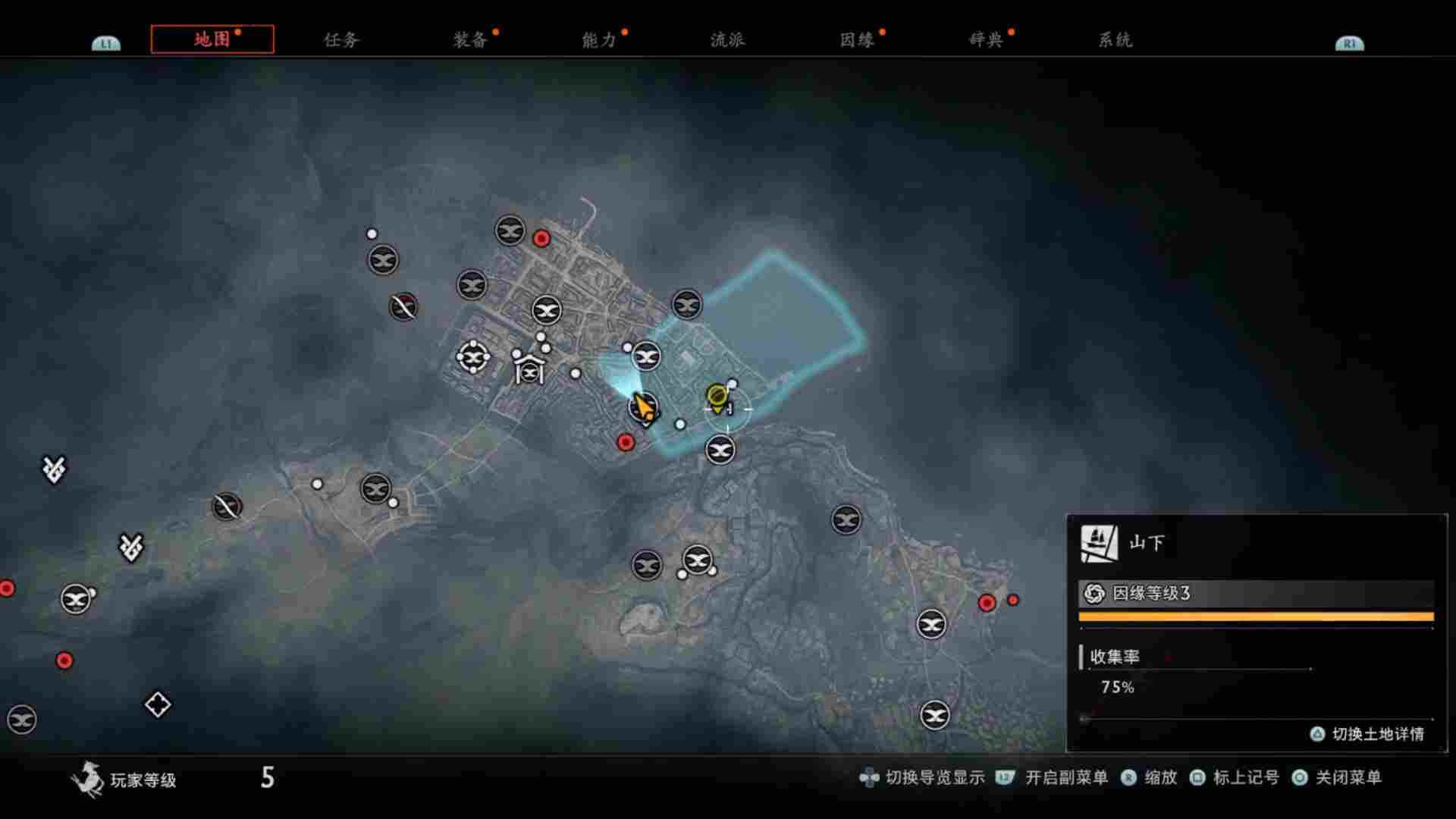Switch to the 装备 equipment tab

pyautogui.click(x=470, y=40)
